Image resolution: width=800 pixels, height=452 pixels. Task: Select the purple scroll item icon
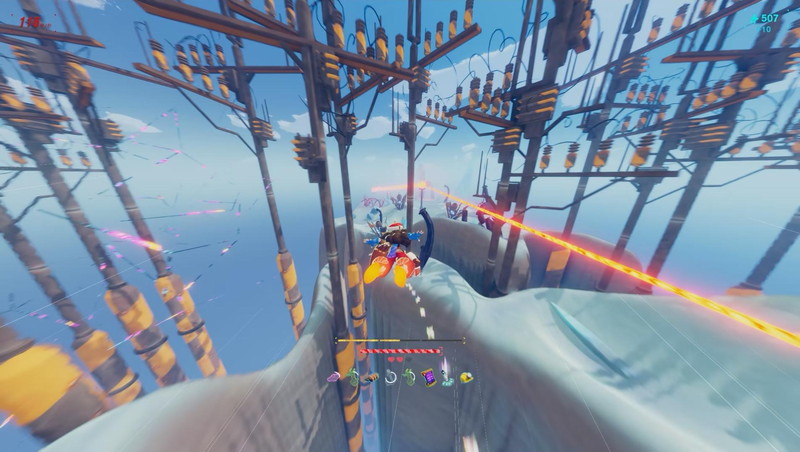click(x=429, y=377)
